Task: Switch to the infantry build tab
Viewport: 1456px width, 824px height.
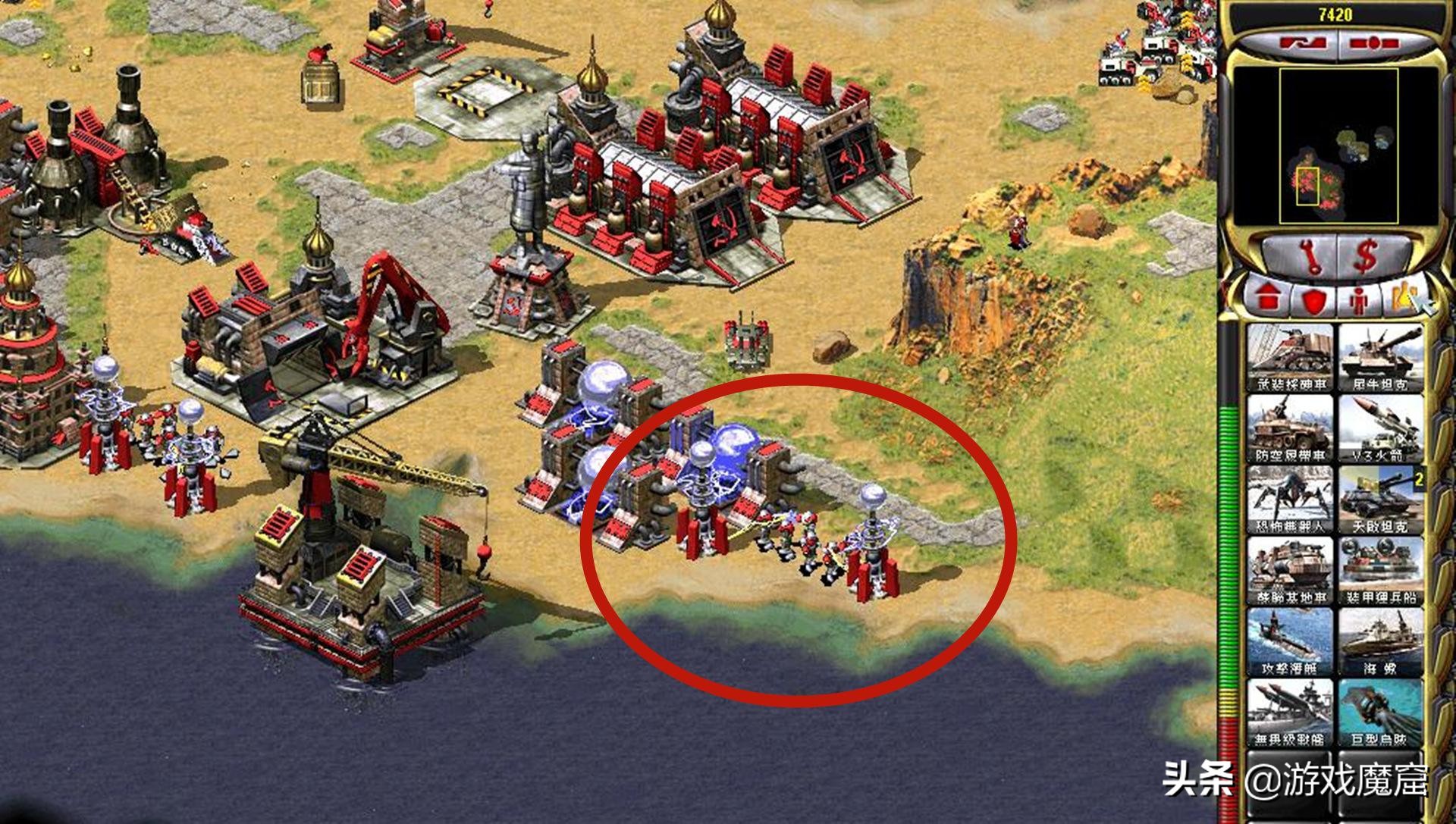Action: 1358,300
